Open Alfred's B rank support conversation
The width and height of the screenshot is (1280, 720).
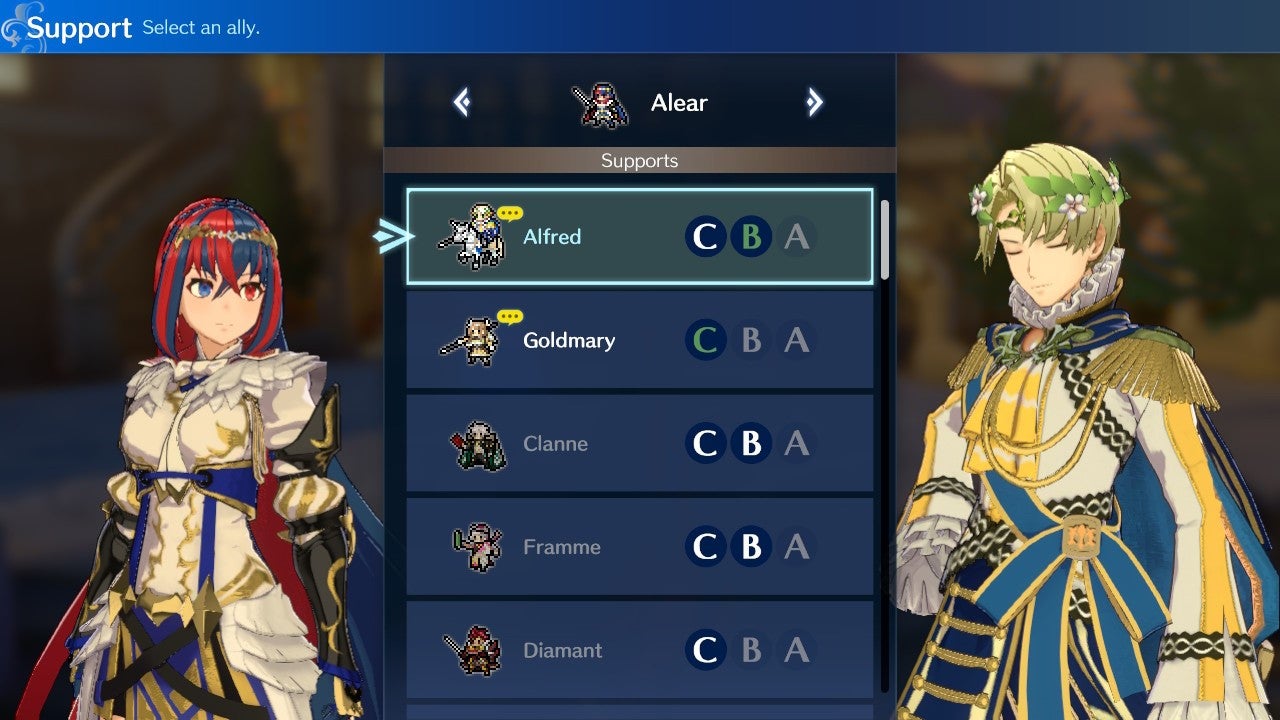click(x=751, y=237)
